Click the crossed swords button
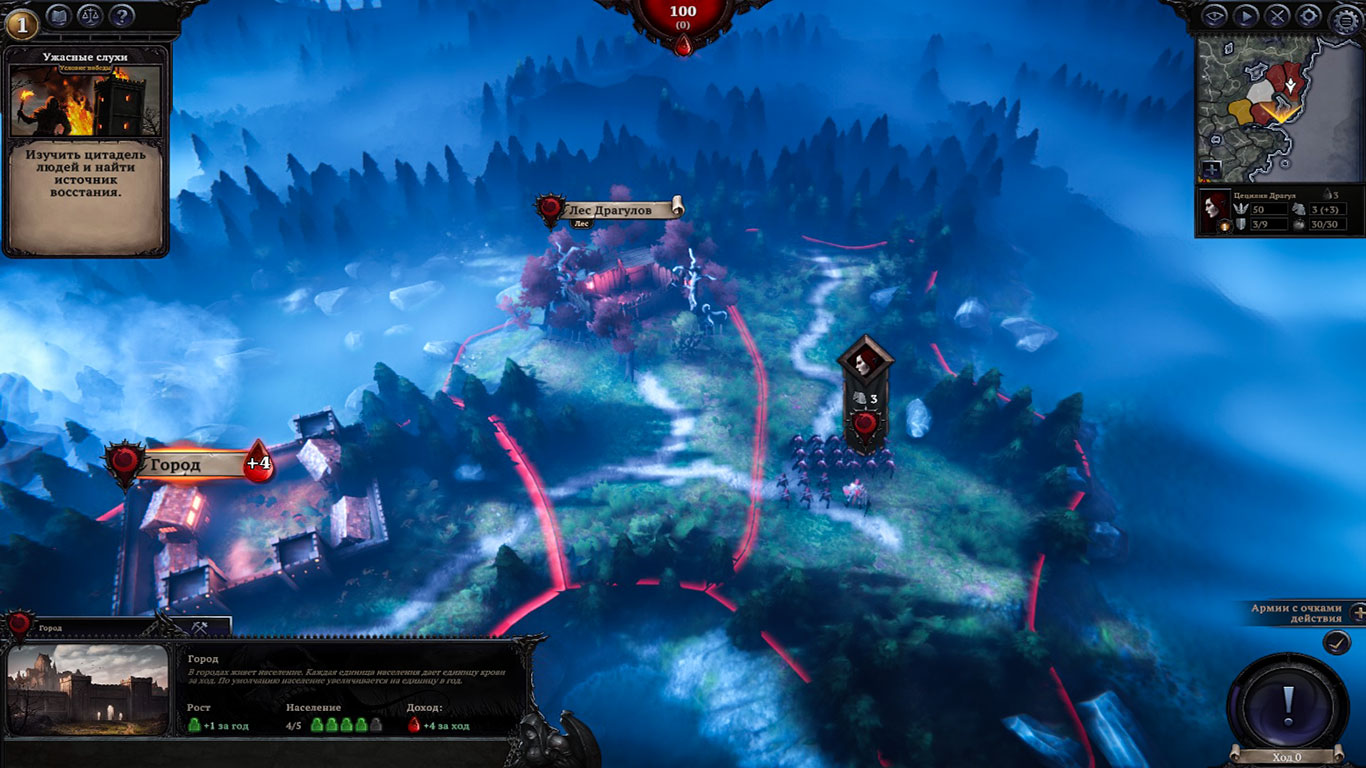Viewport: 1366px width, 768px height. (1277, 15)
